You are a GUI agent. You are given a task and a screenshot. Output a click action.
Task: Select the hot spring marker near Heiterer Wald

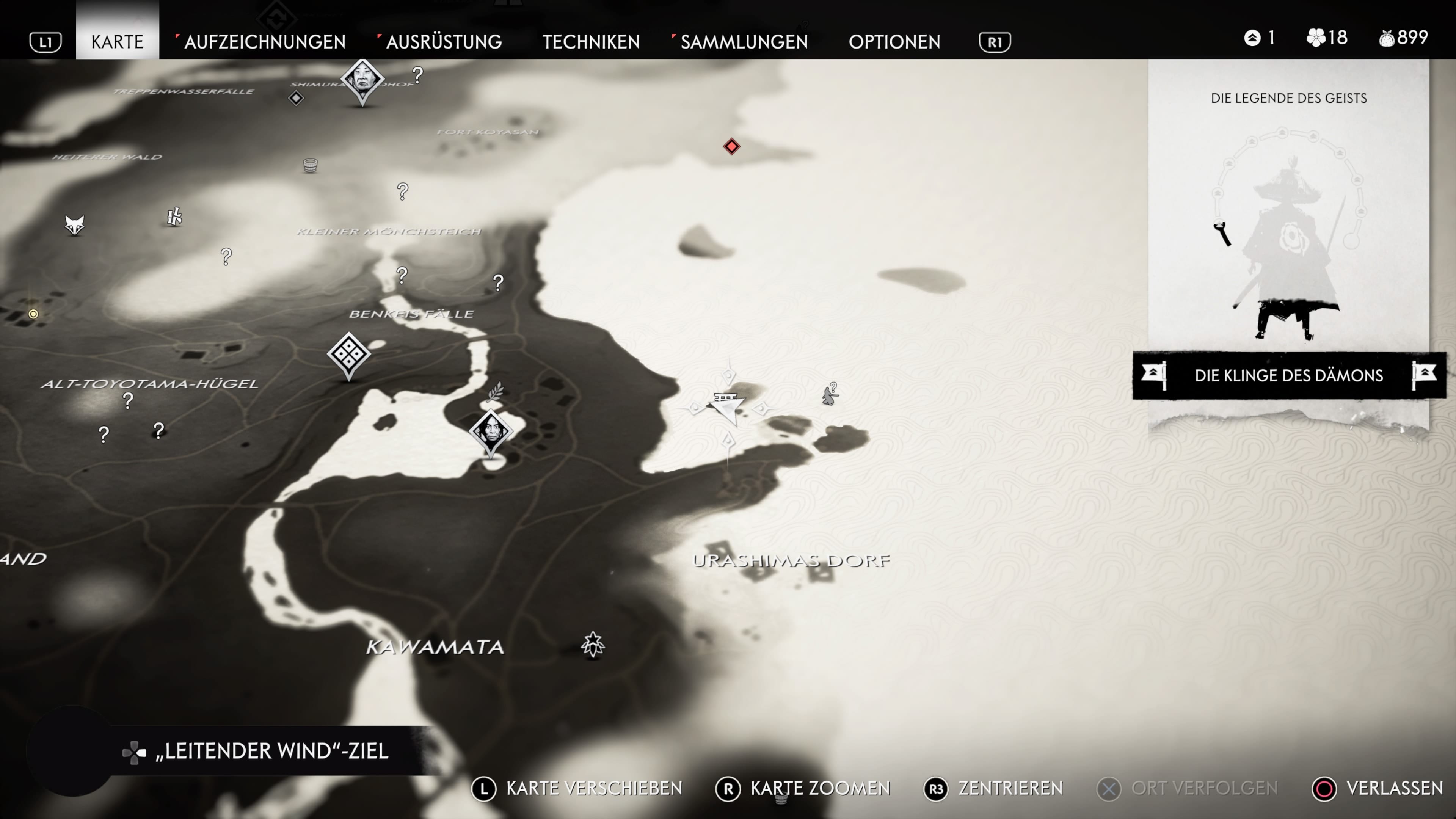point(310,165)
